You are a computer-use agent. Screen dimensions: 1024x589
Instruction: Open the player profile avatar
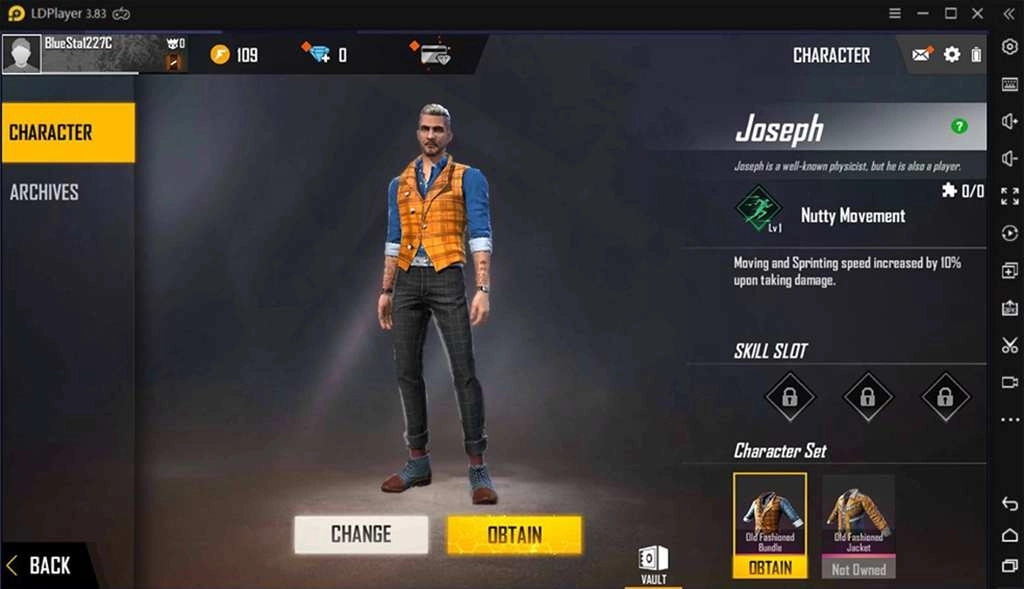click(x=22, y=54)
